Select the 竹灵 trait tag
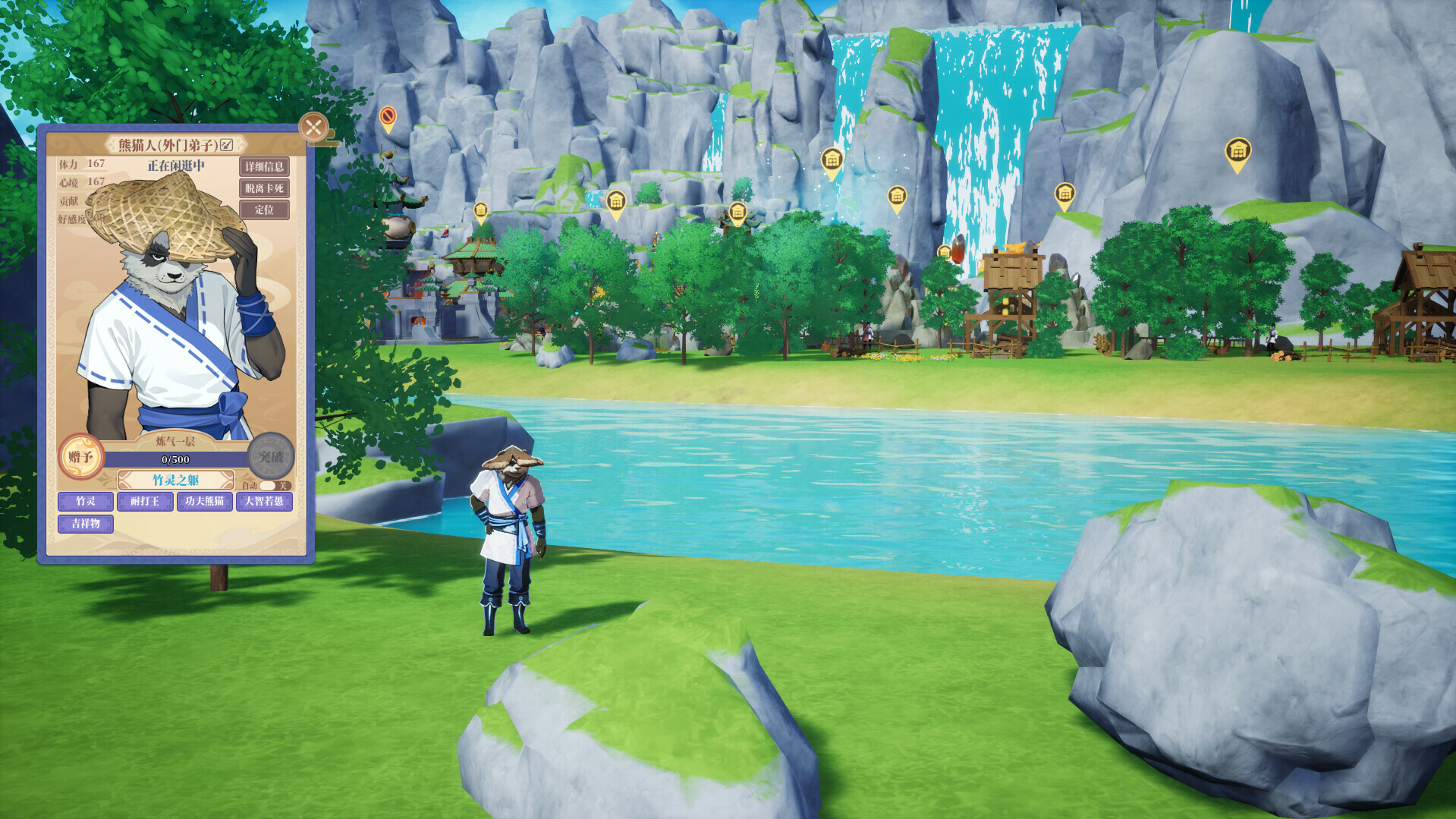 86,501
